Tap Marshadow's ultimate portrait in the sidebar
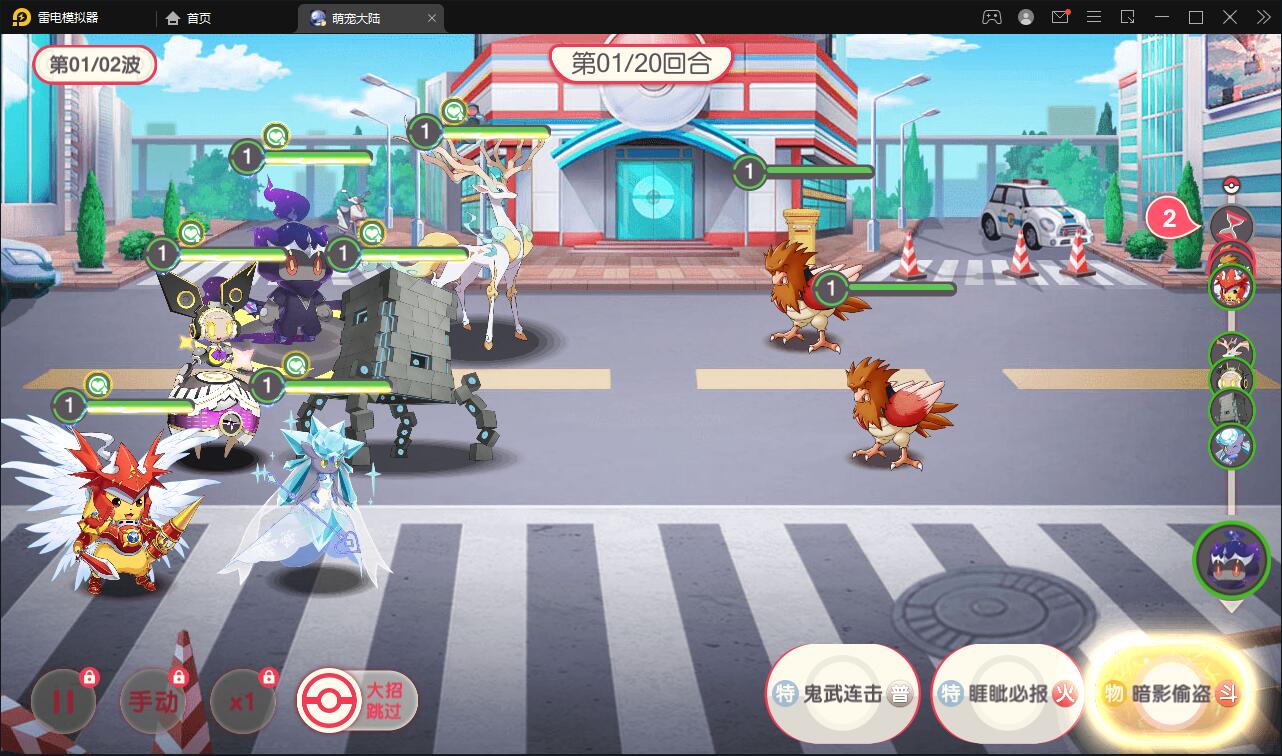Screen dimensions: 1282x756 (1231, 560)
